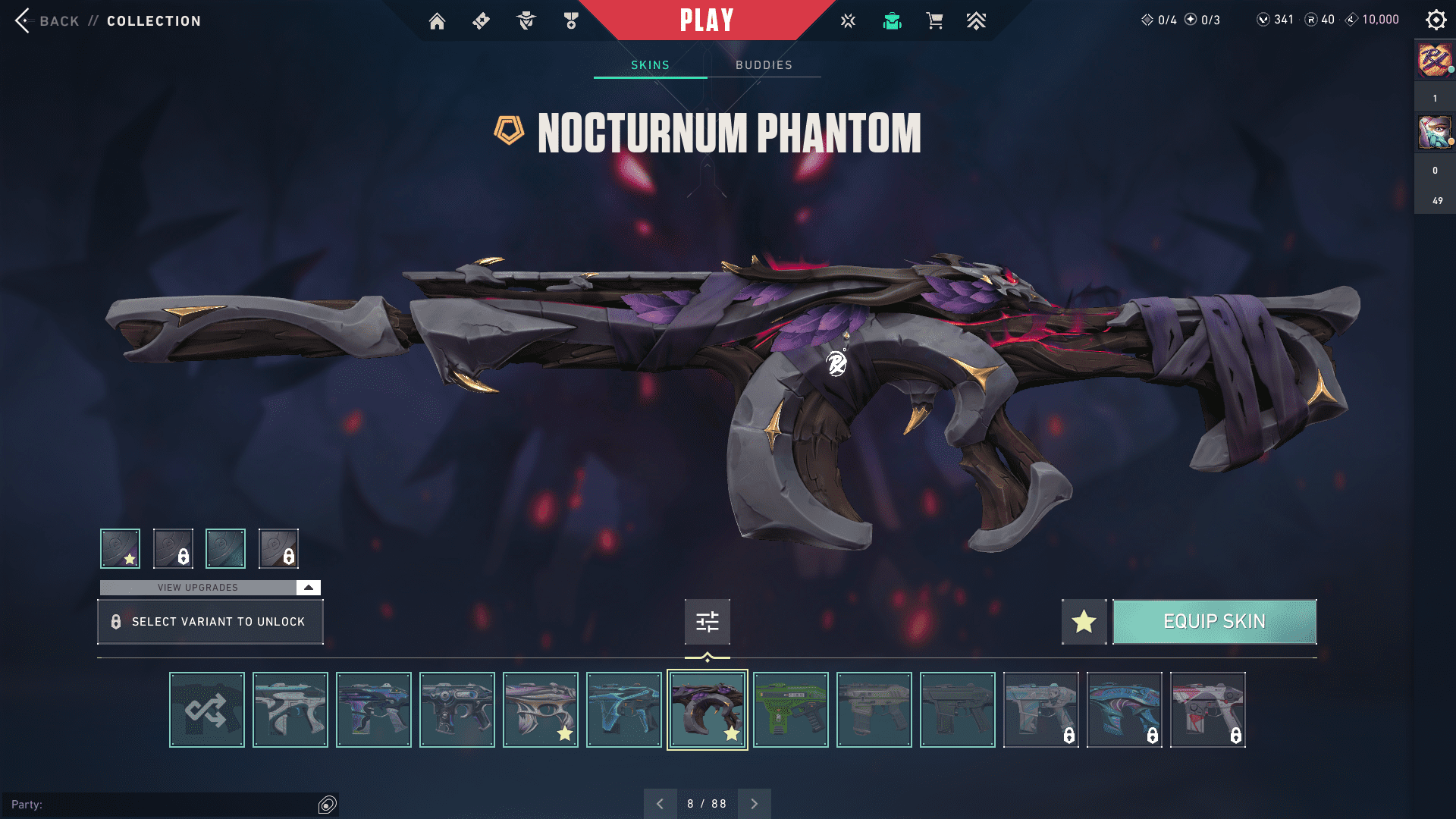The image size is (1456, 819).
Task: Choose the random shuffle skin tile
Action: pyautogui.click(x=207, y=710)
